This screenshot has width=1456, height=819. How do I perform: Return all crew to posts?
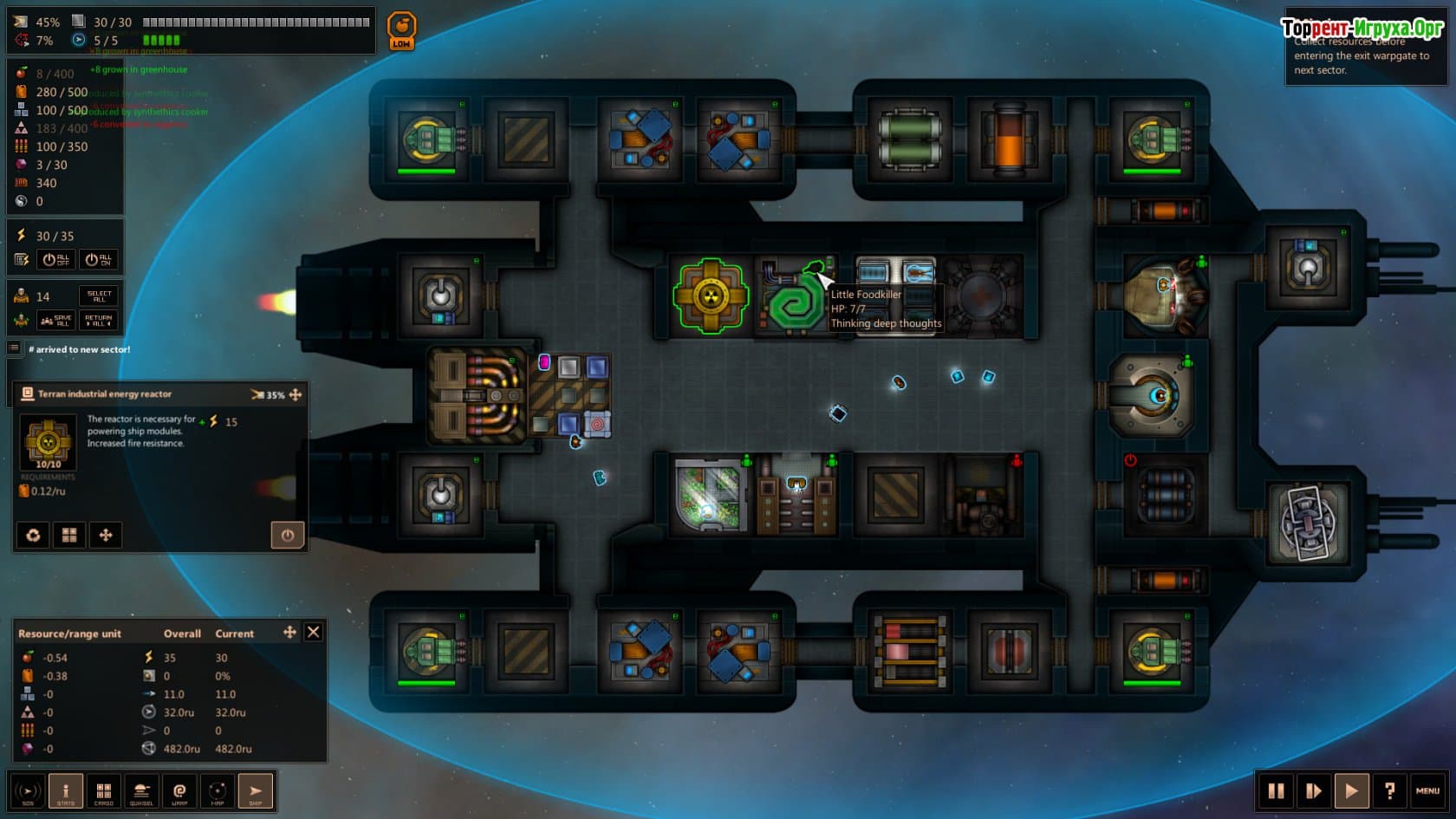99,321
